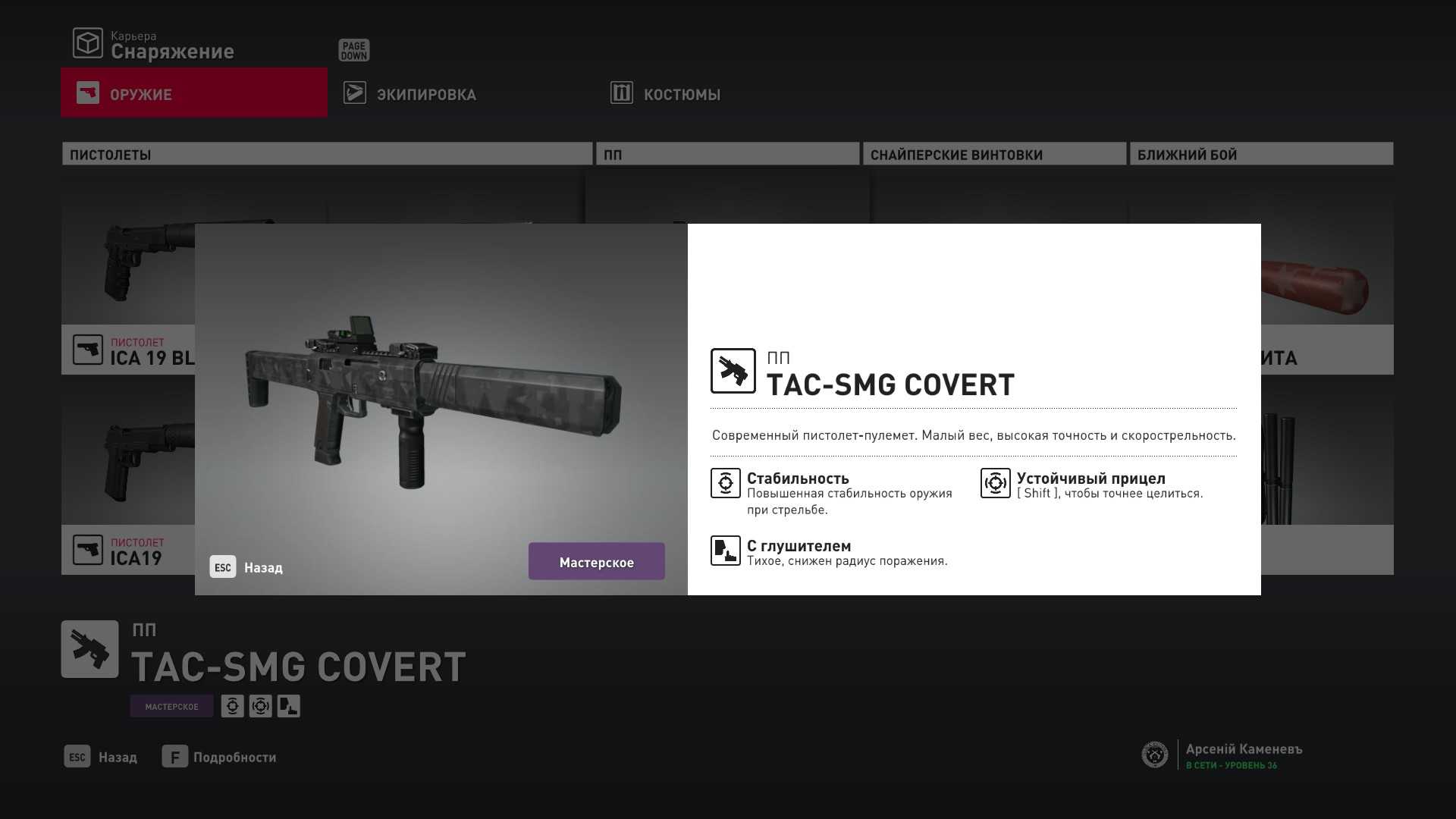
Task: Select the ICA19 pistol tile
Action: pos(127,549)
